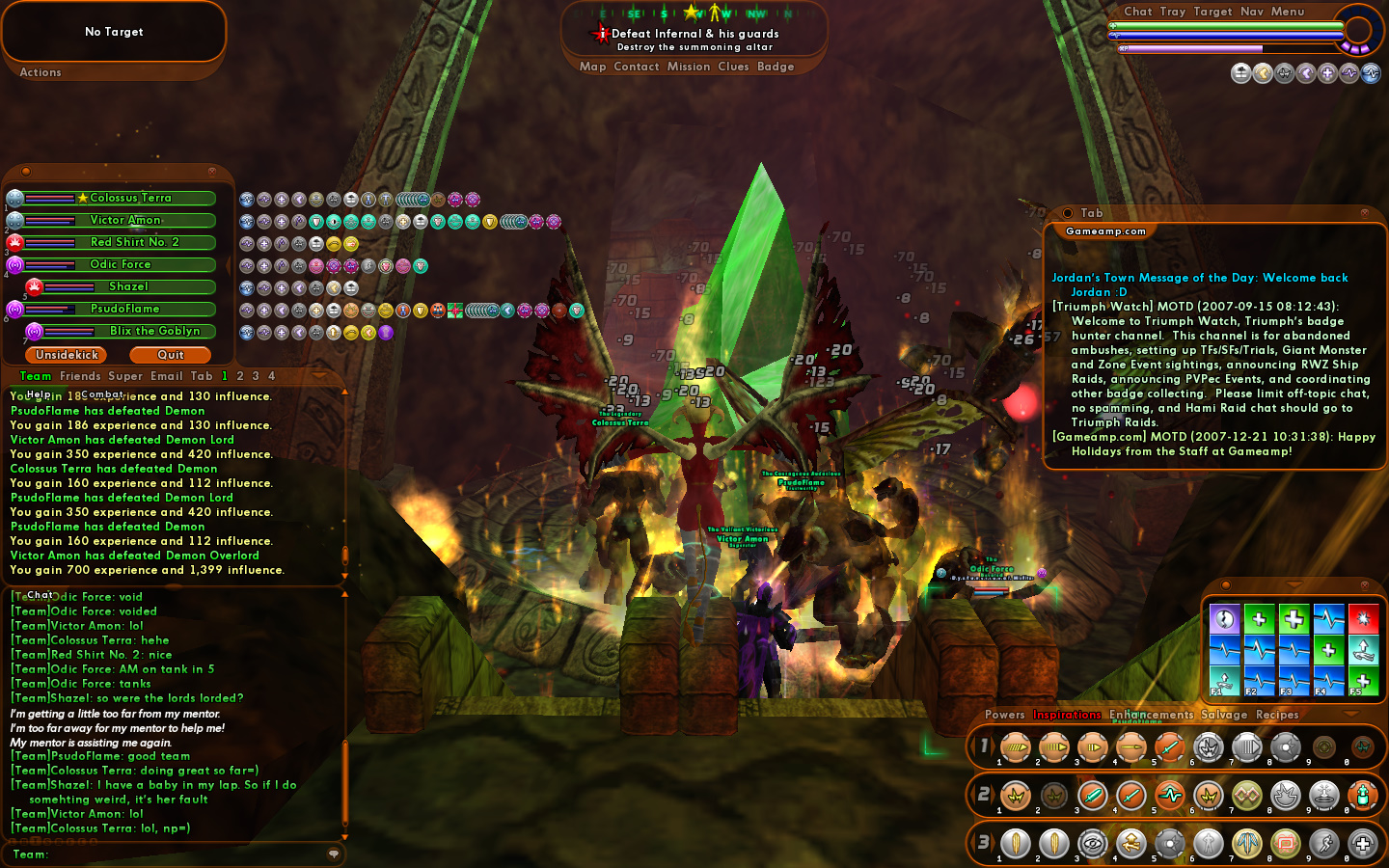Open the Recipes window

[1277, 715]
